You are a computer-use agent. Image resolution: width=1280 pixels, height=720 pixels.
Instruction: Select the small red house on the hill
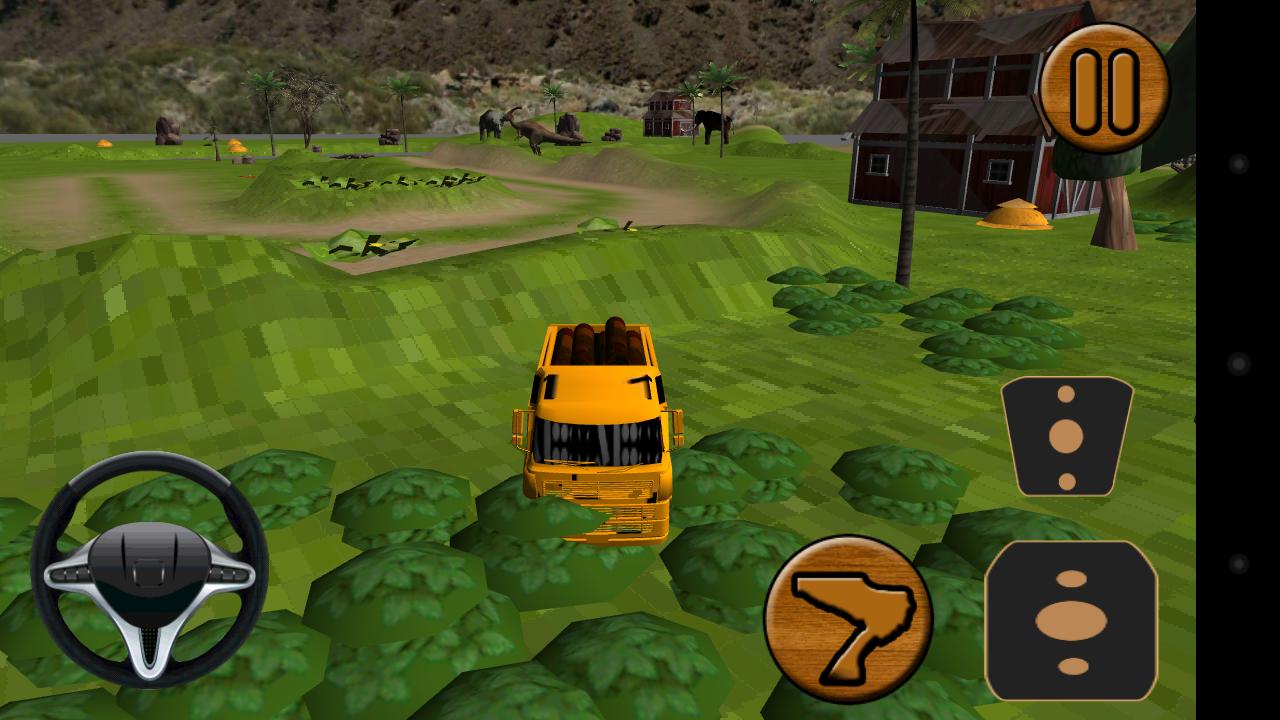(666, 112)
